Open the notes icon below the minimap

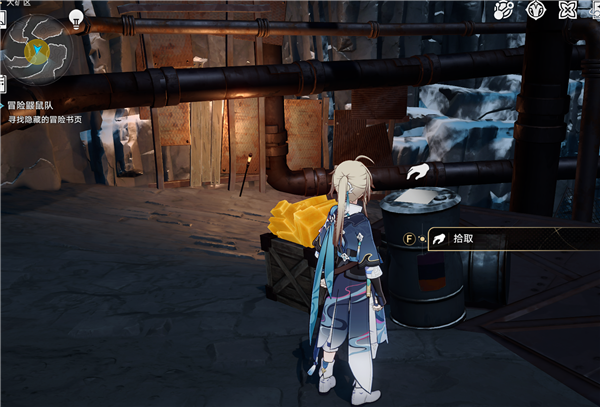pyautogui.click(x=4, y=82)
